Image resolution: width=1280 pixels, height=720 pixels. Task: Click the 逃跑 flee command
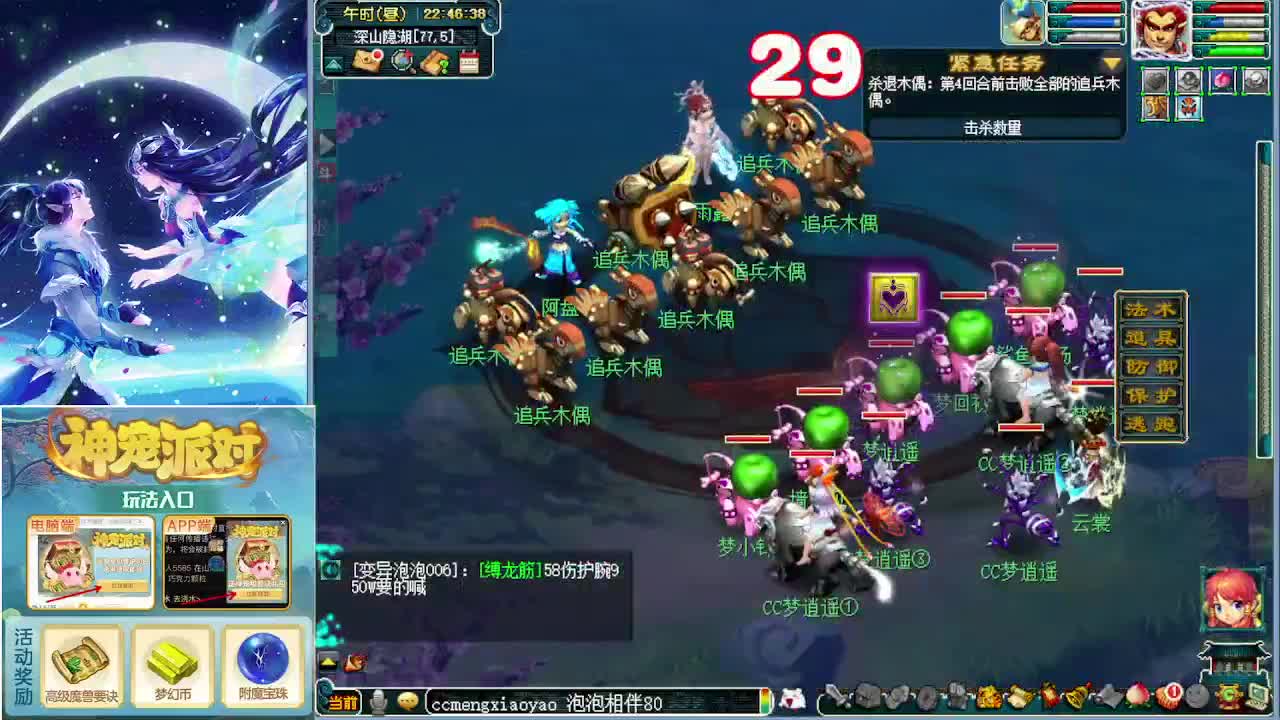[1151, 422]
